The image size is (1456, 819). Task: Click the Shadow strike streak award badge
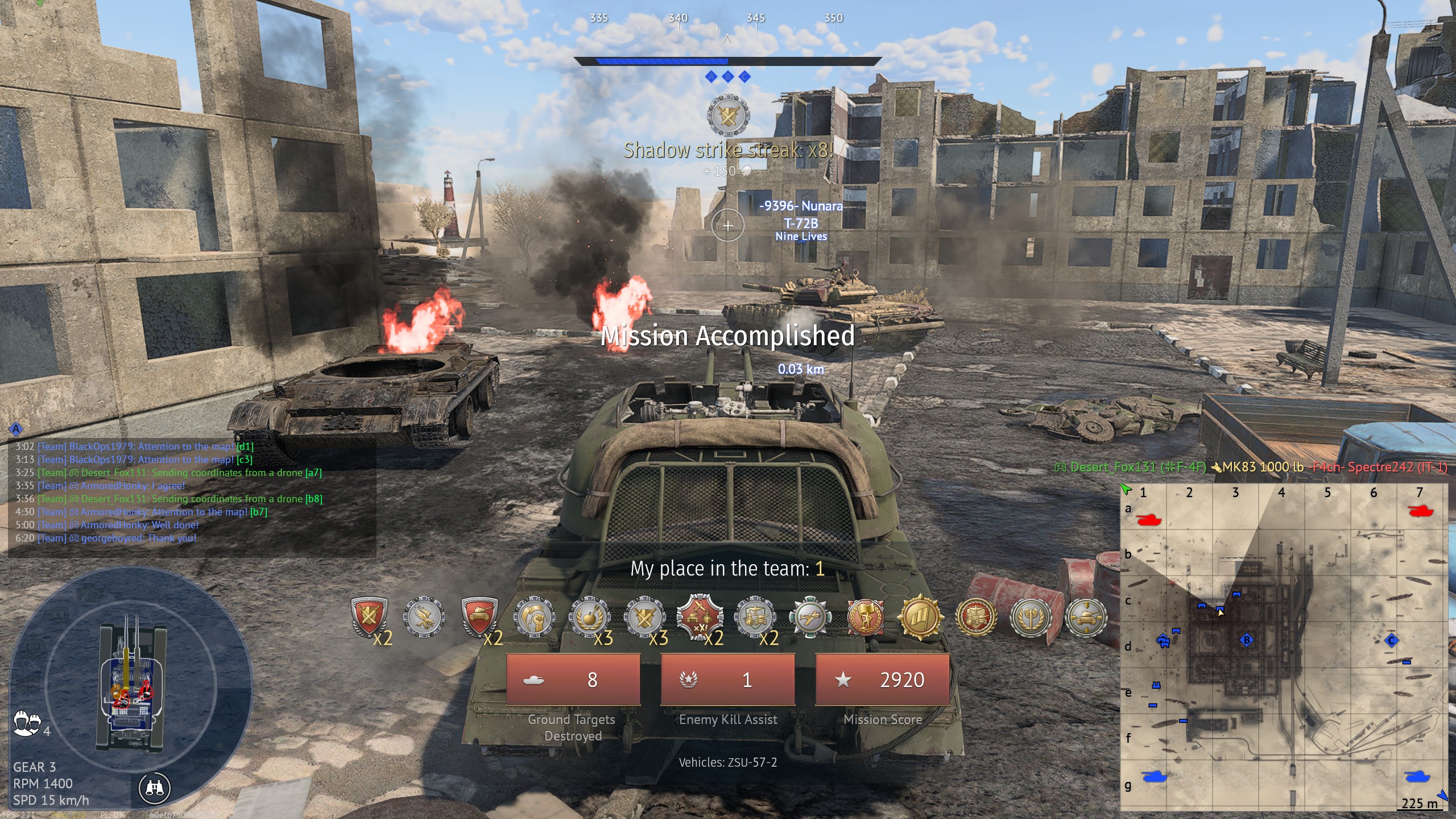coord(728,116)
